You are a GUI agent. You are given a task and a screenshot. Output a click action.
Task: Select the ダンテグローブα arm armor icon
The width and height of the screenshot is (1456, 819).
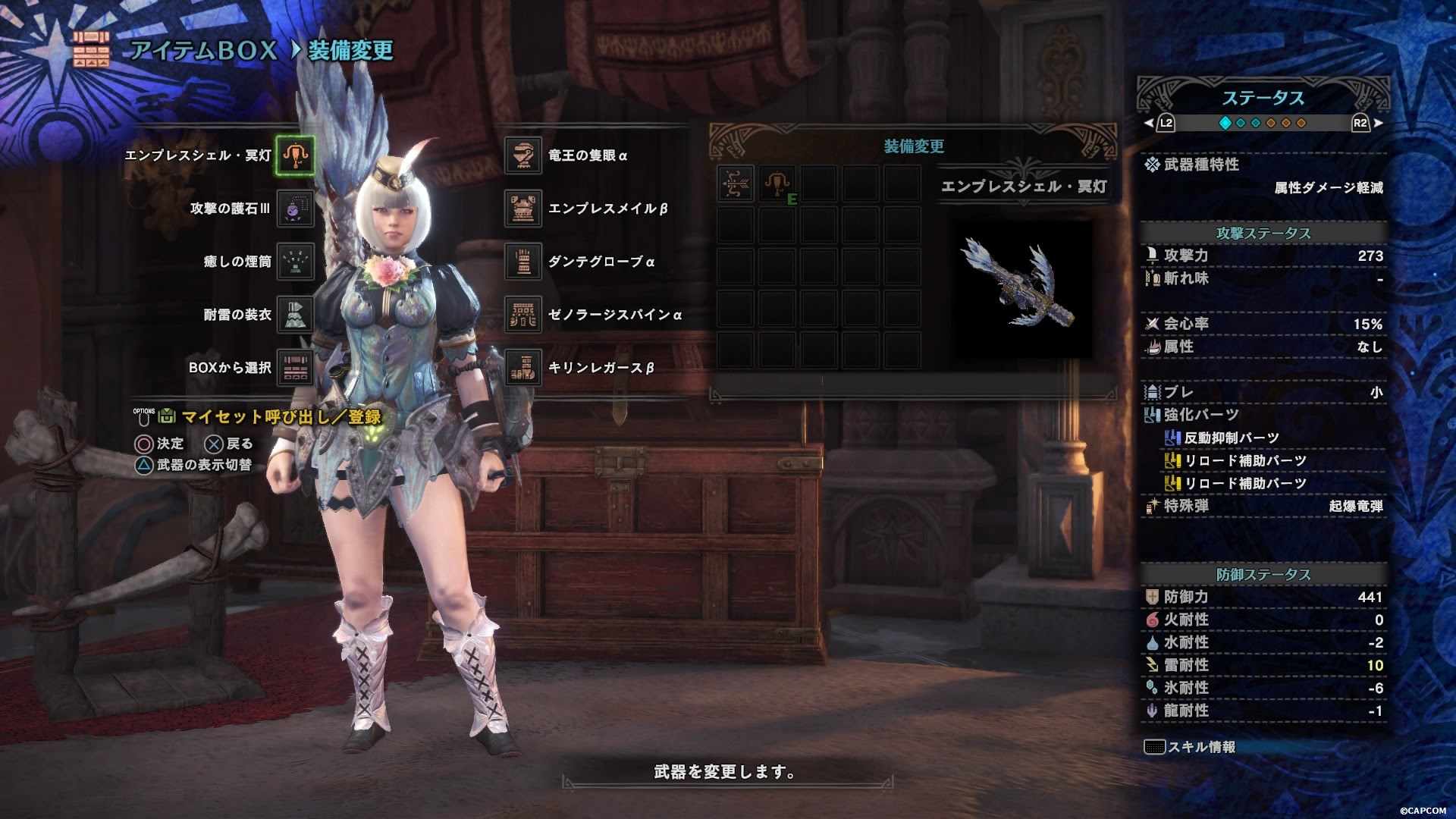click(522, 262)
